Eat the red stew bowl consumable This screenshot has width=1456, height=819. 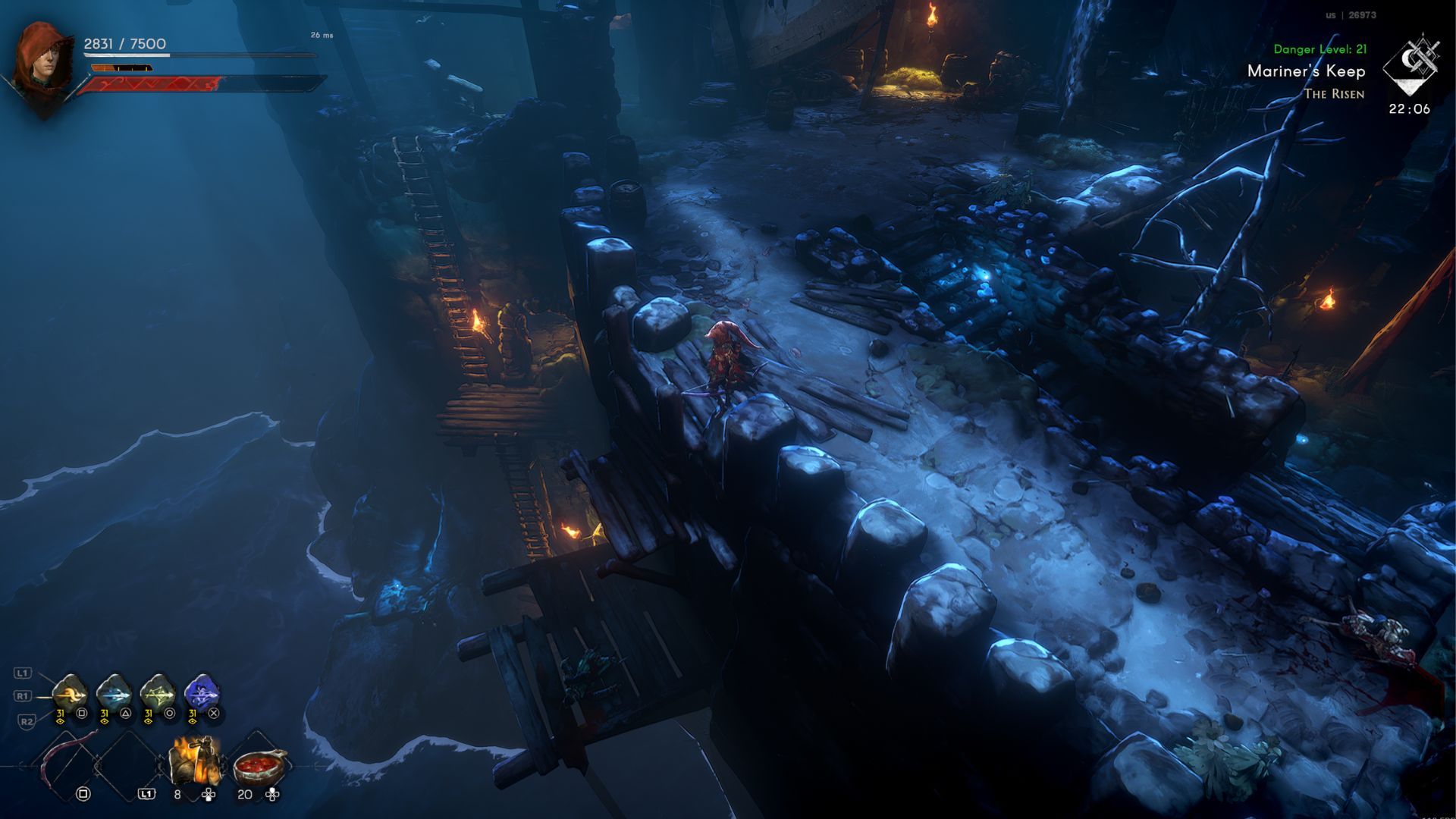tap(260, 766)
